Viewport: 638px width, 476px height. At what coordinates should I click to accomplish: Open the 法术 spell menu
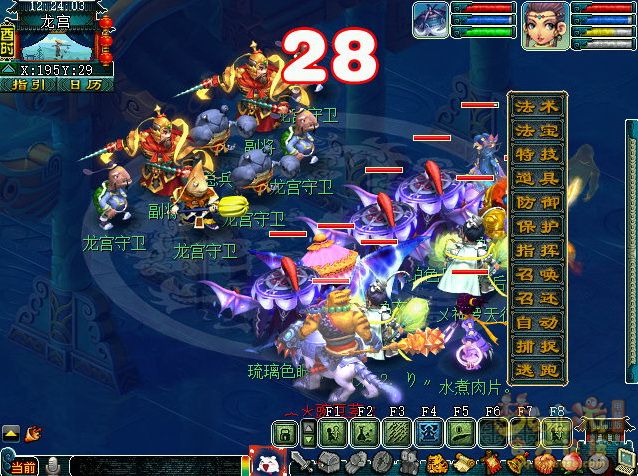tap(537, 106)
